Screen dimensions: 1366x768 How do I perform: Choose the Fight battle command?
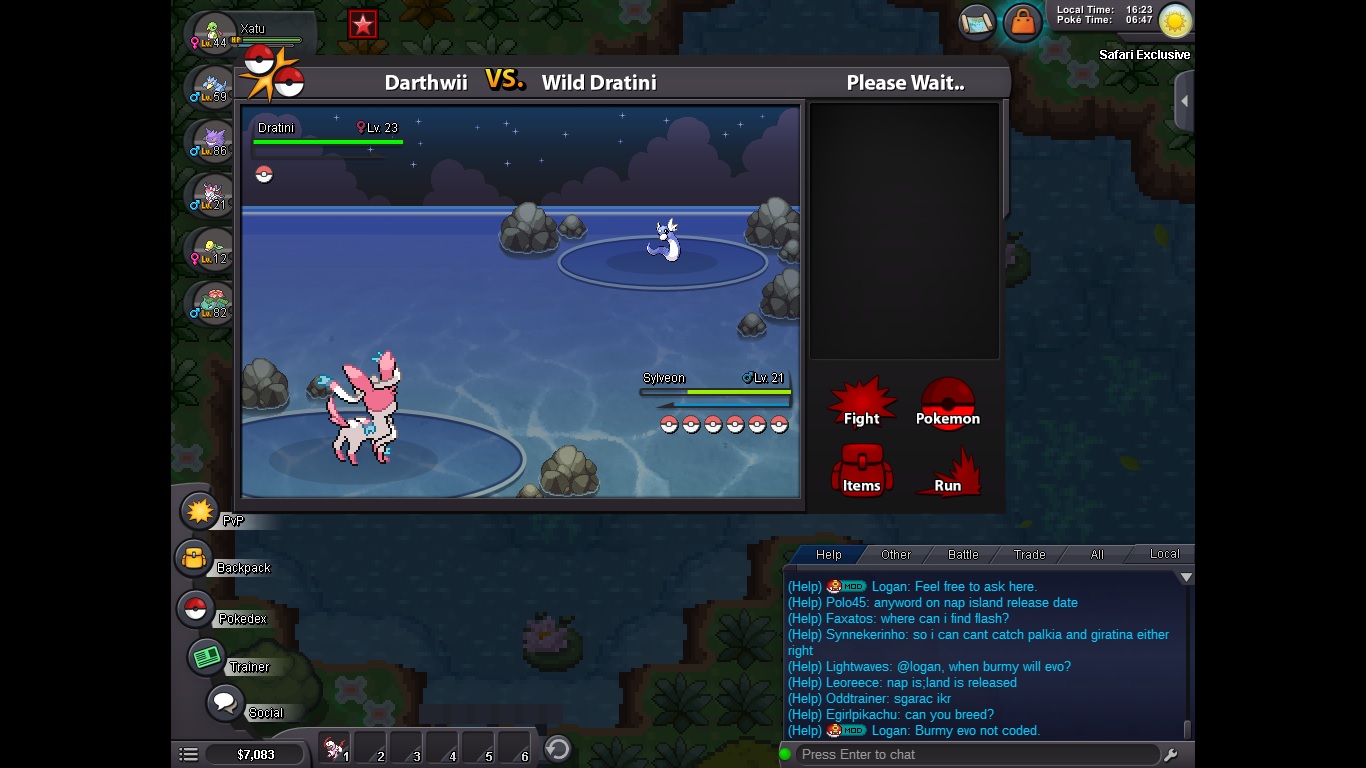coord(861,403)
